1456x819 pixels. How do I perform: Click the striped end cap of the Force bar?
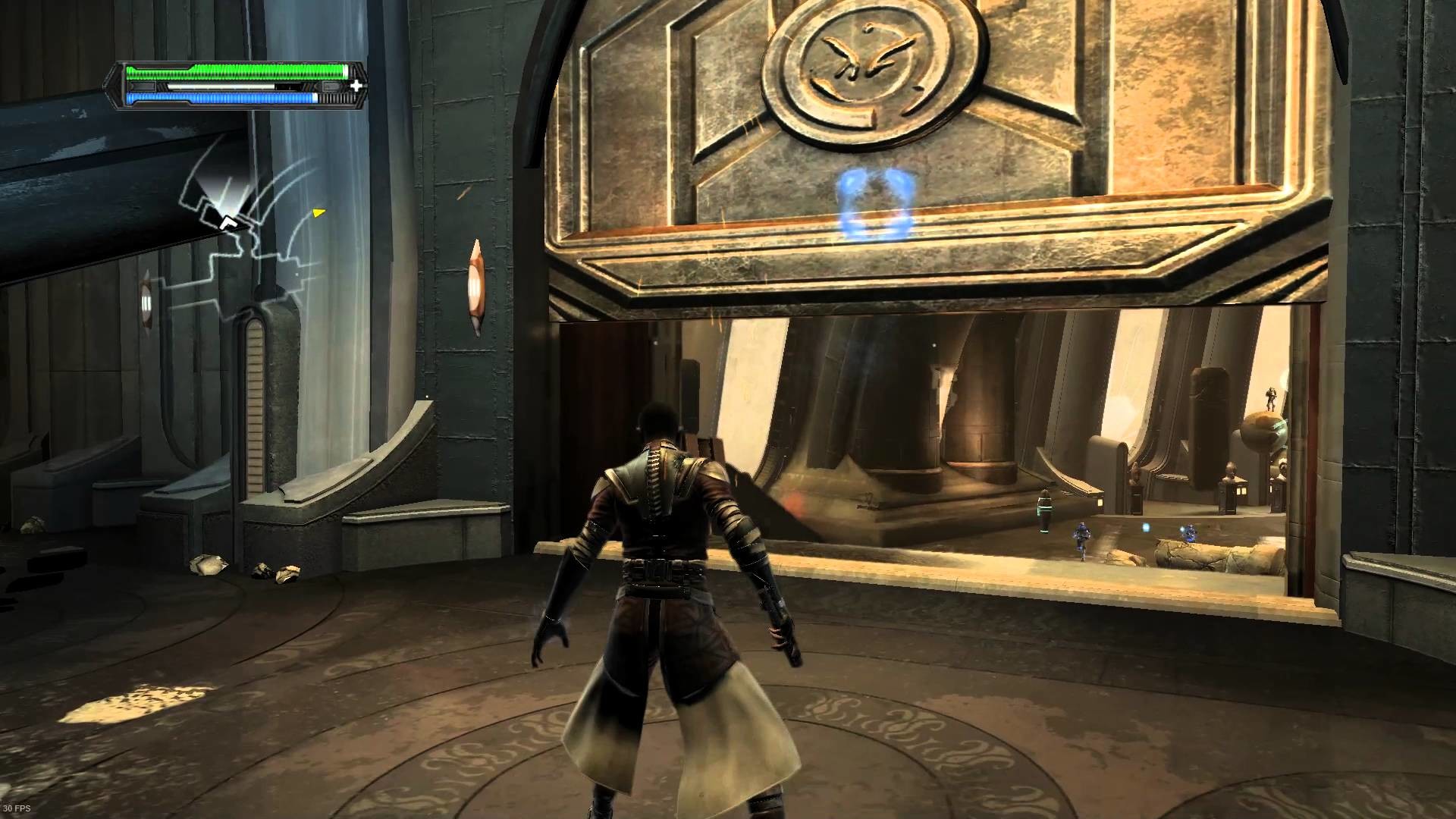(334, 99)
